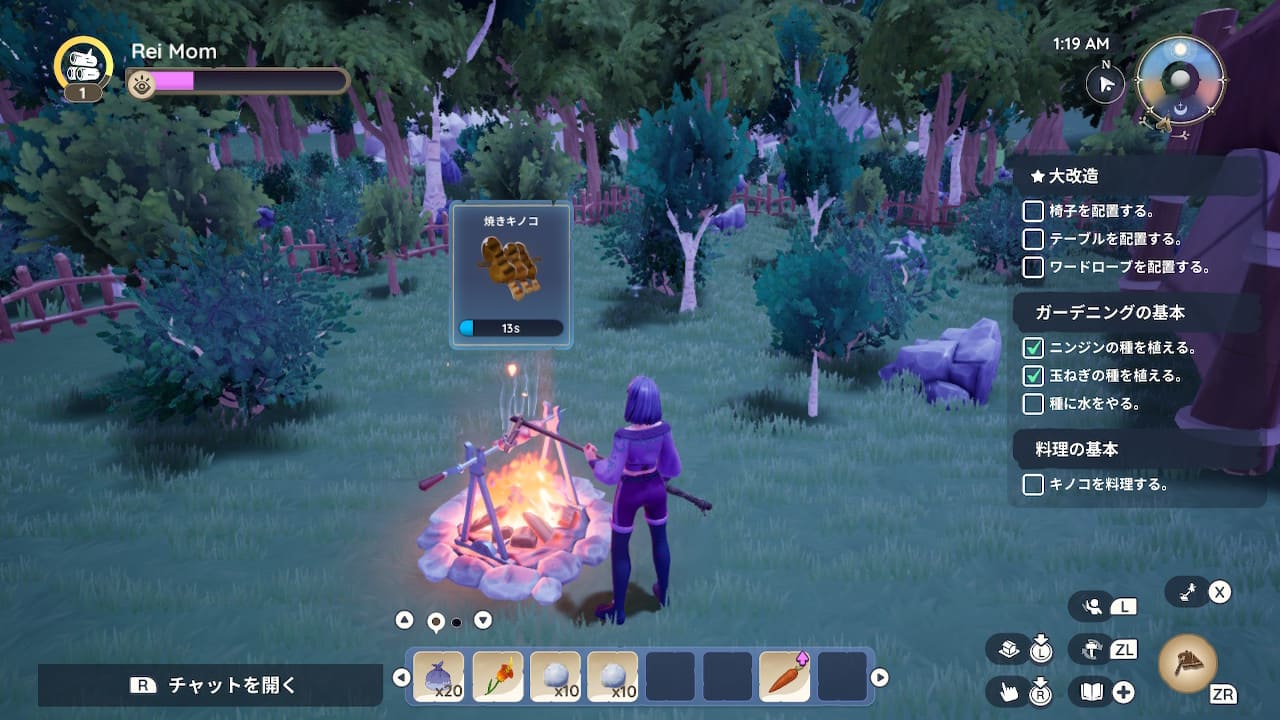
Task: Open the journal book icon
Action: pos(1090,691)
